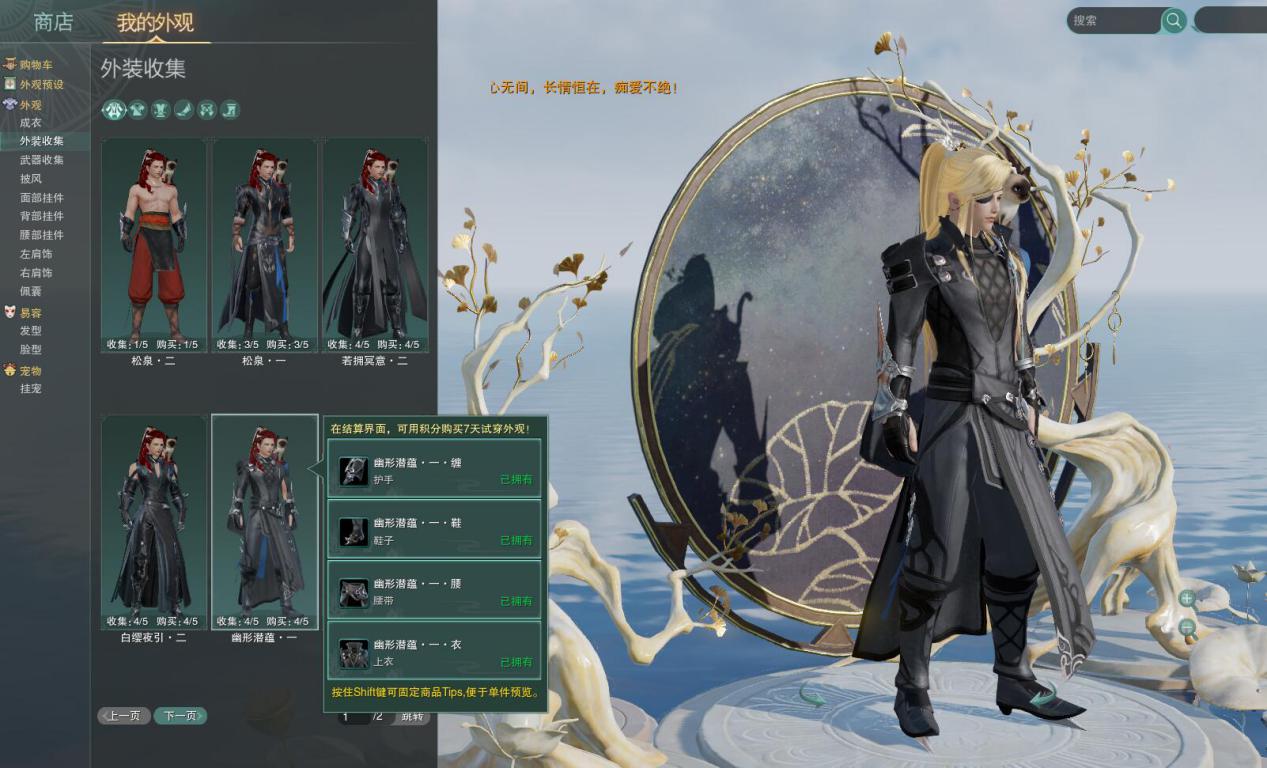The image size is (1267, 768).
Task: Go to the next page 下一页
Action: pyautogui.click(x=180, y=716)
